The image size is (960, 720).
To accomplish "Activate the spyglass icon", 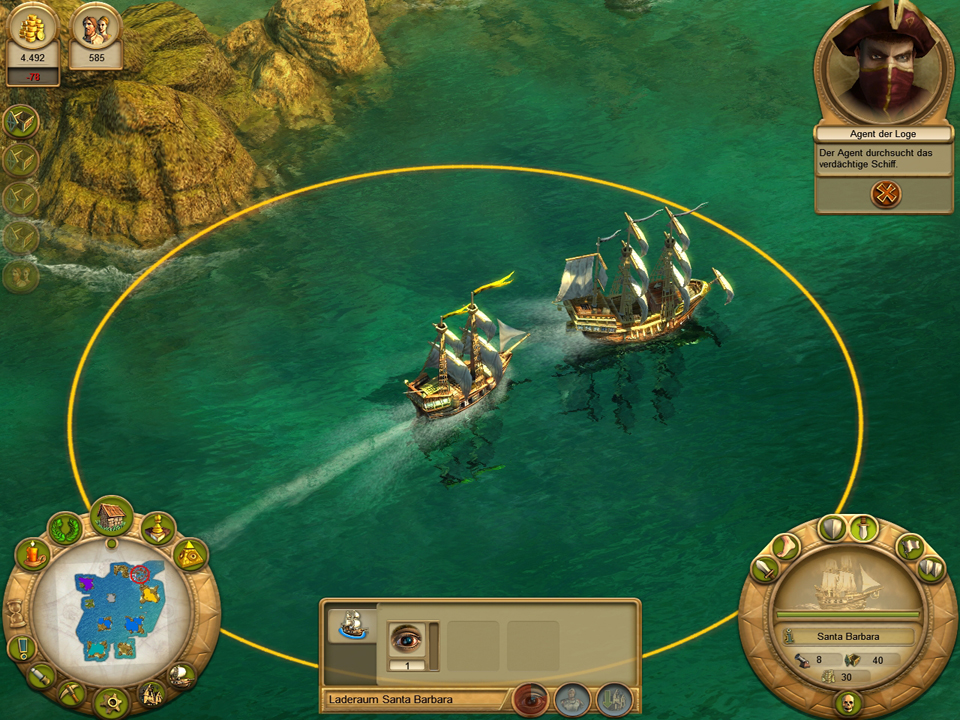I will [43, 676].
